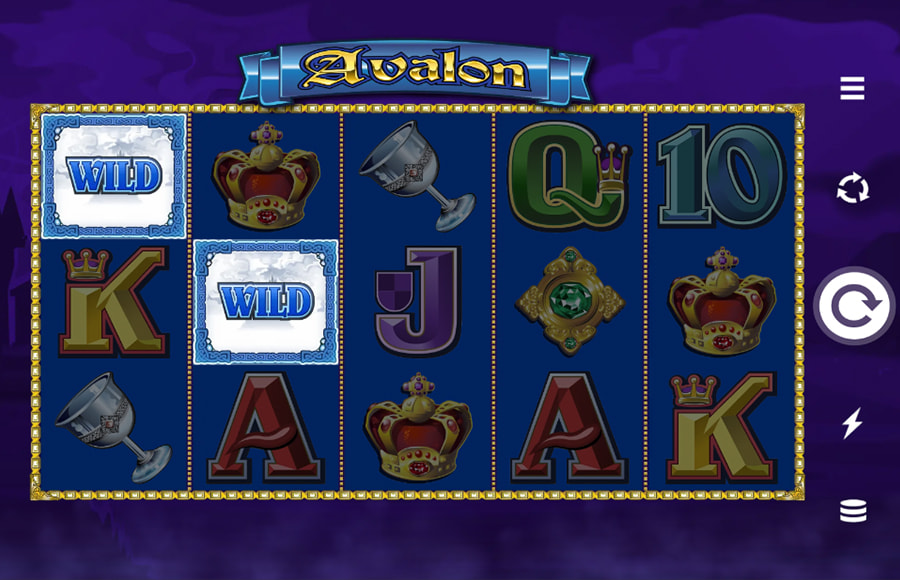Toggle the lightning bolt quick spin

(x=852, y=423)
